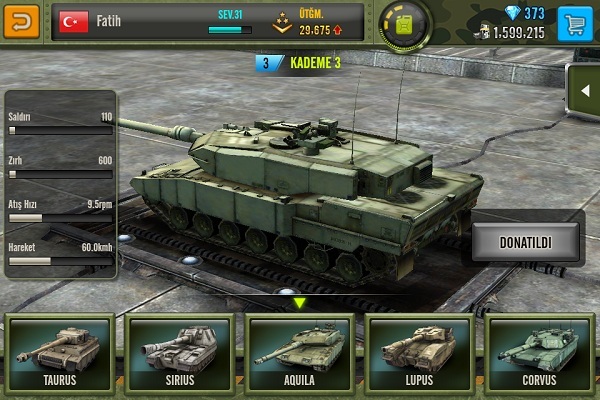Choose the SIRIUS tank thumbnail
The image size is (600, 400).
coord(179,352)
